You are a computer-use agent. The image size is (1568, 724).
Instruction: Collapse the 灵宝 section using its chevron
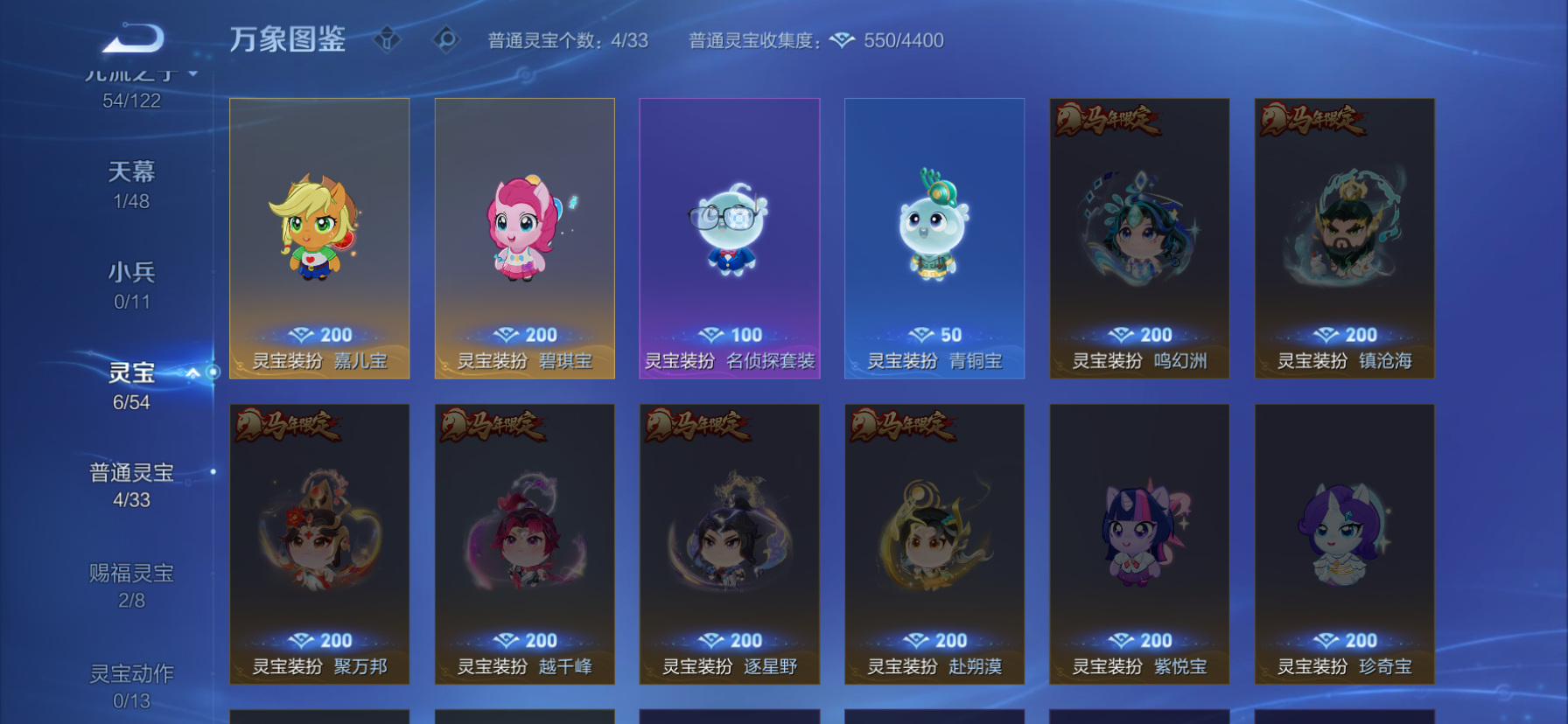[192, 372]
